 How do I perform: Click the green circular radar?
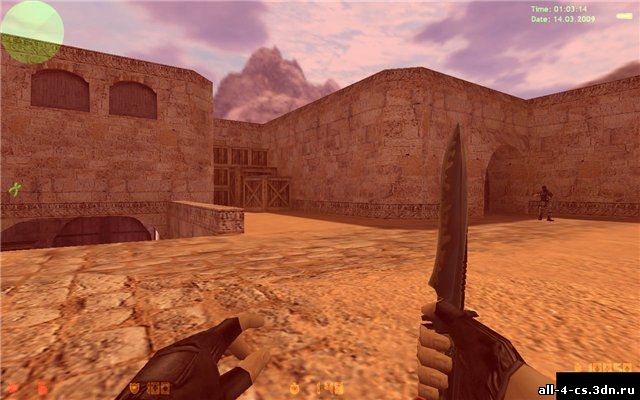(32, 30)
